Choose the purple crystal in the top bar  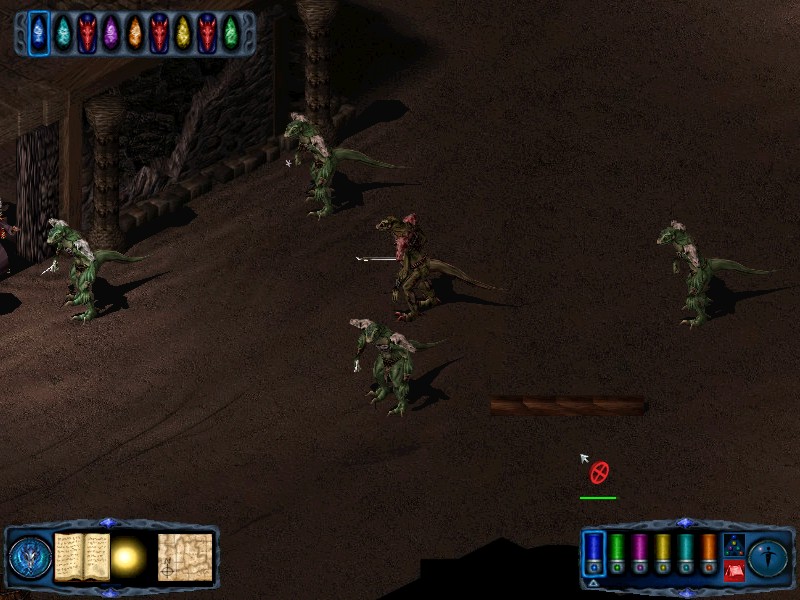pos(111,33)
